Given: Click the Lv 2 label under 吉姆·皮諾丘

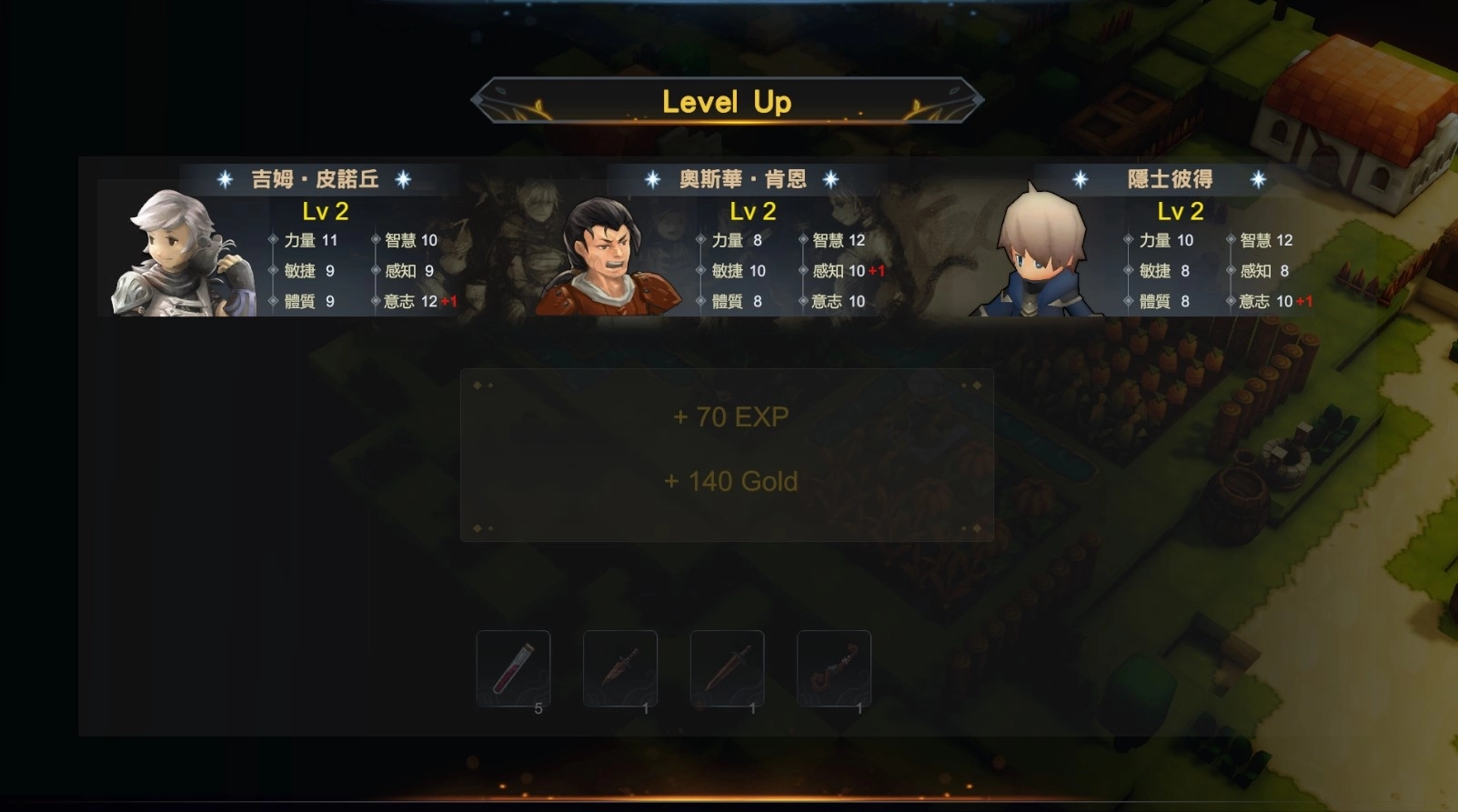Looking at the screenshot, I should (x=325, y=212).
